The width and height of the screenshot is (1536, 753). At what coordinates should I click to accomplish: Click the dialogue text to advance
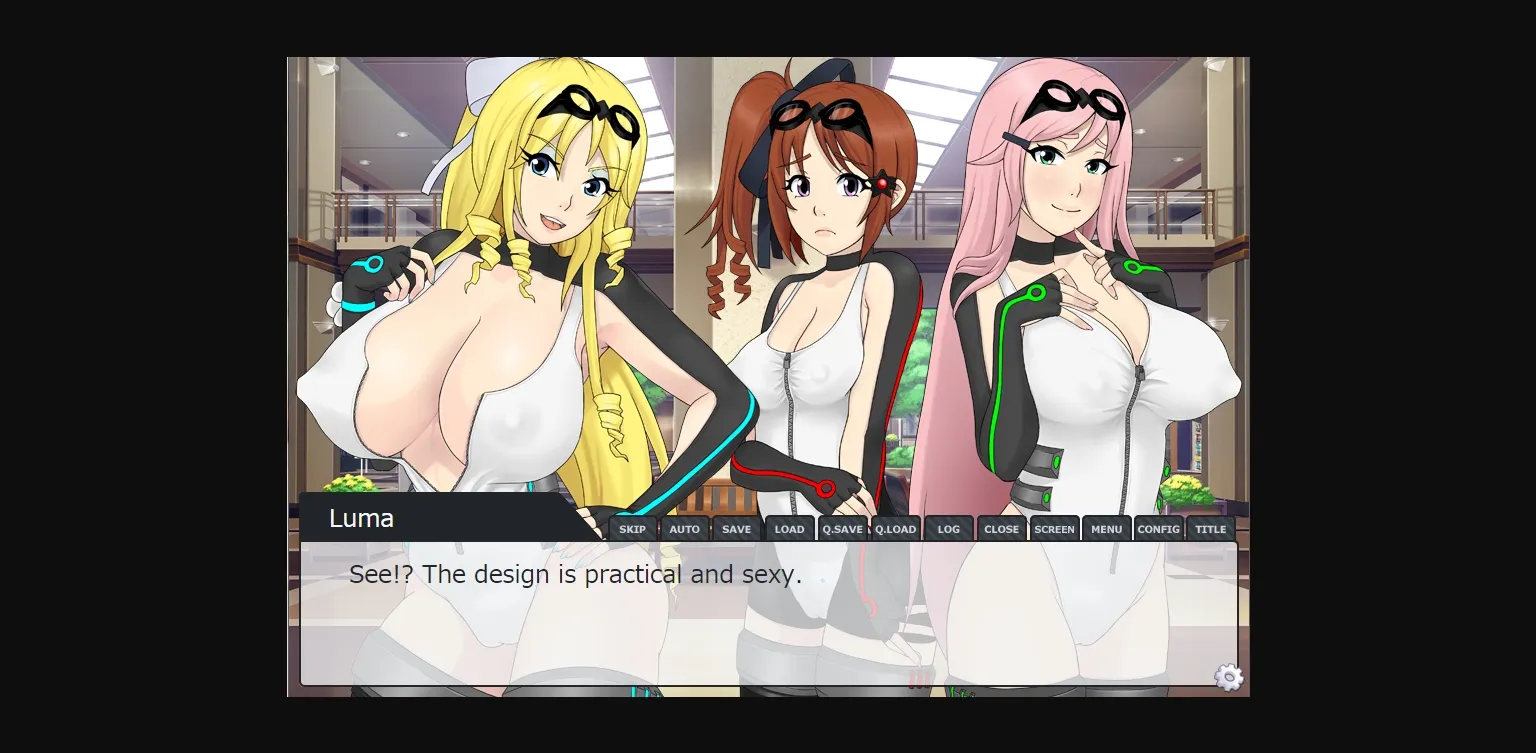tap(575, 574)
